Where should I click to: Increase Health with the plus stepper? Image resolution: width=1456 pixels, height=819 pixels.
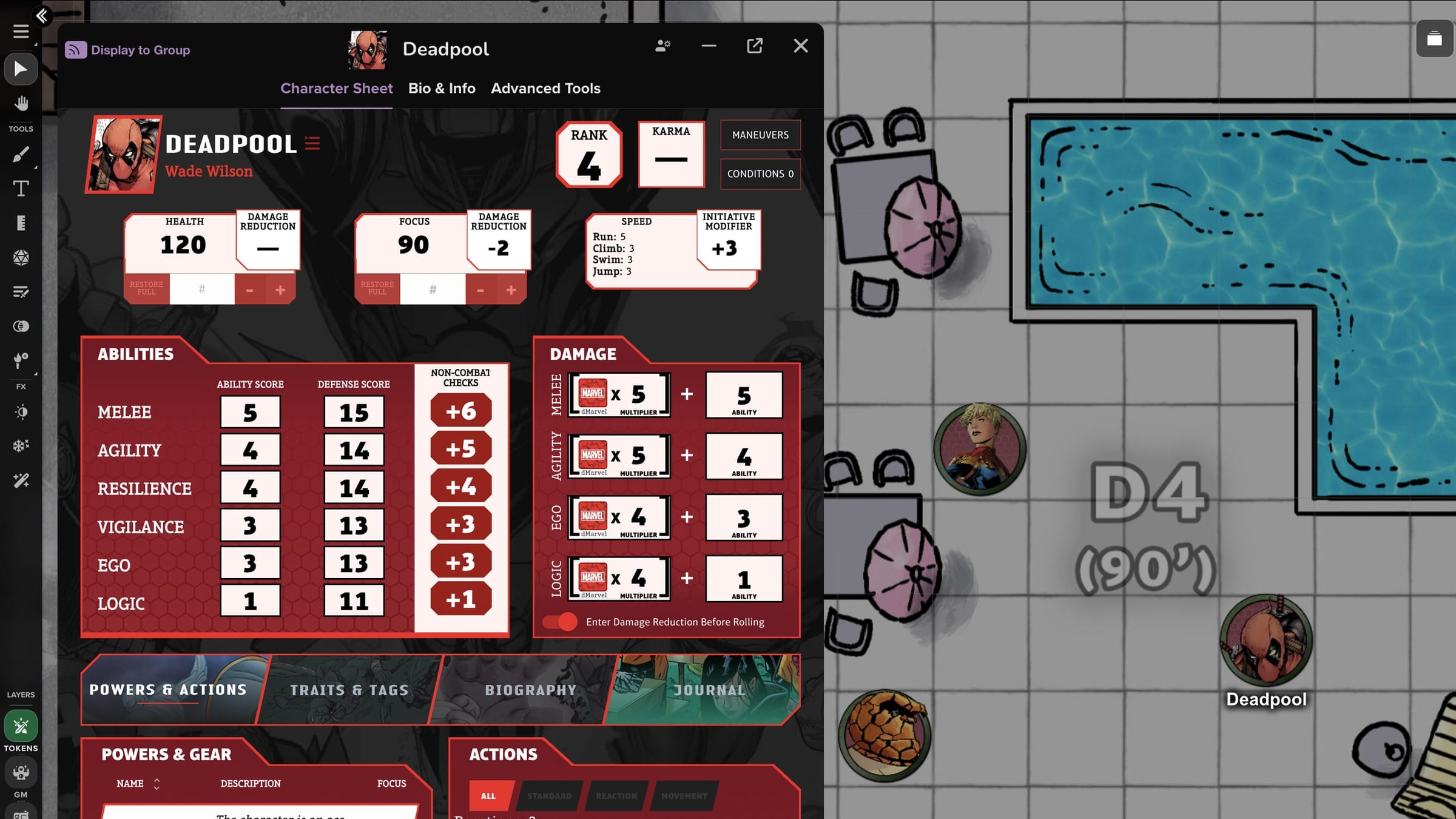coord(280,289)
